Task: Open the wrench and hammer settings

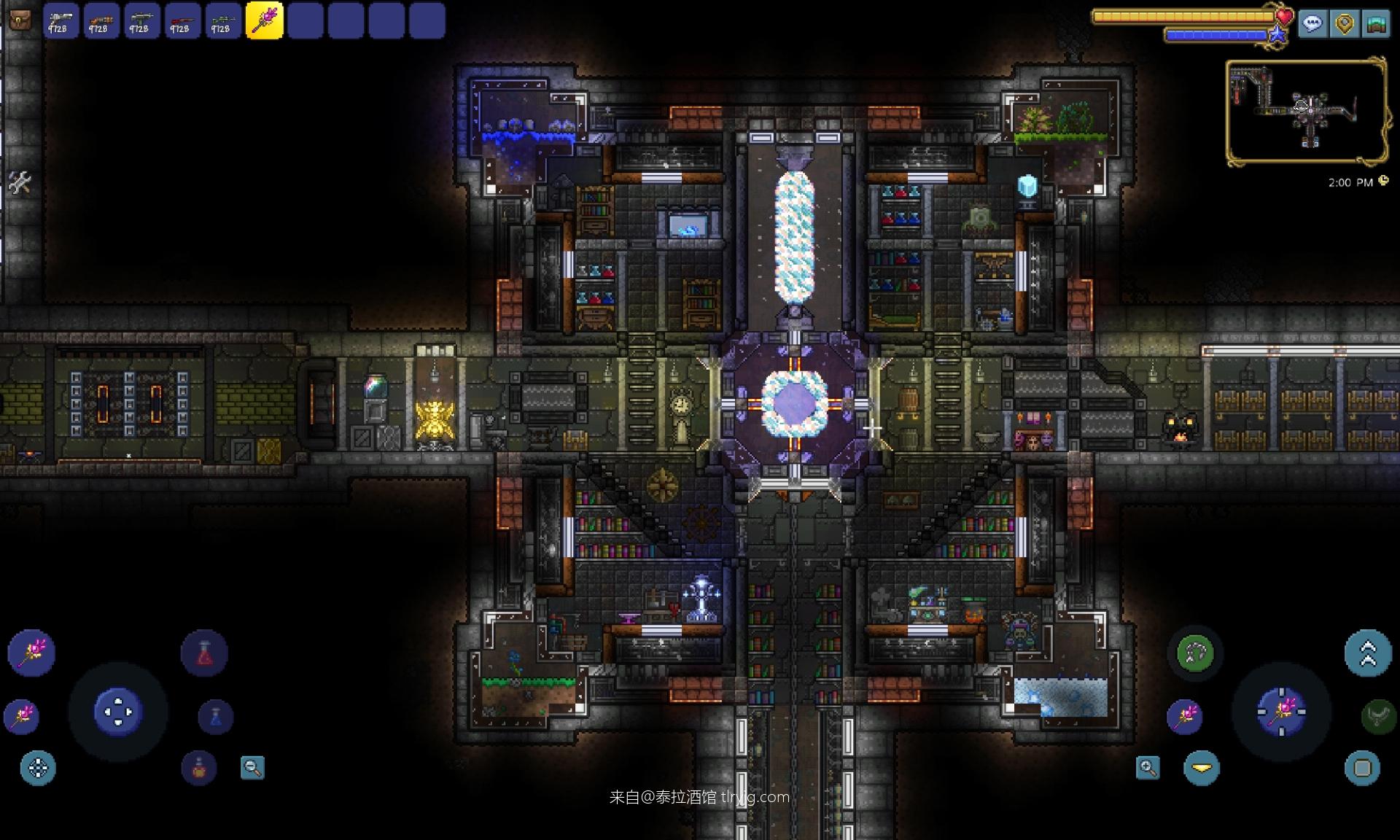Action: tap(20, 182)
